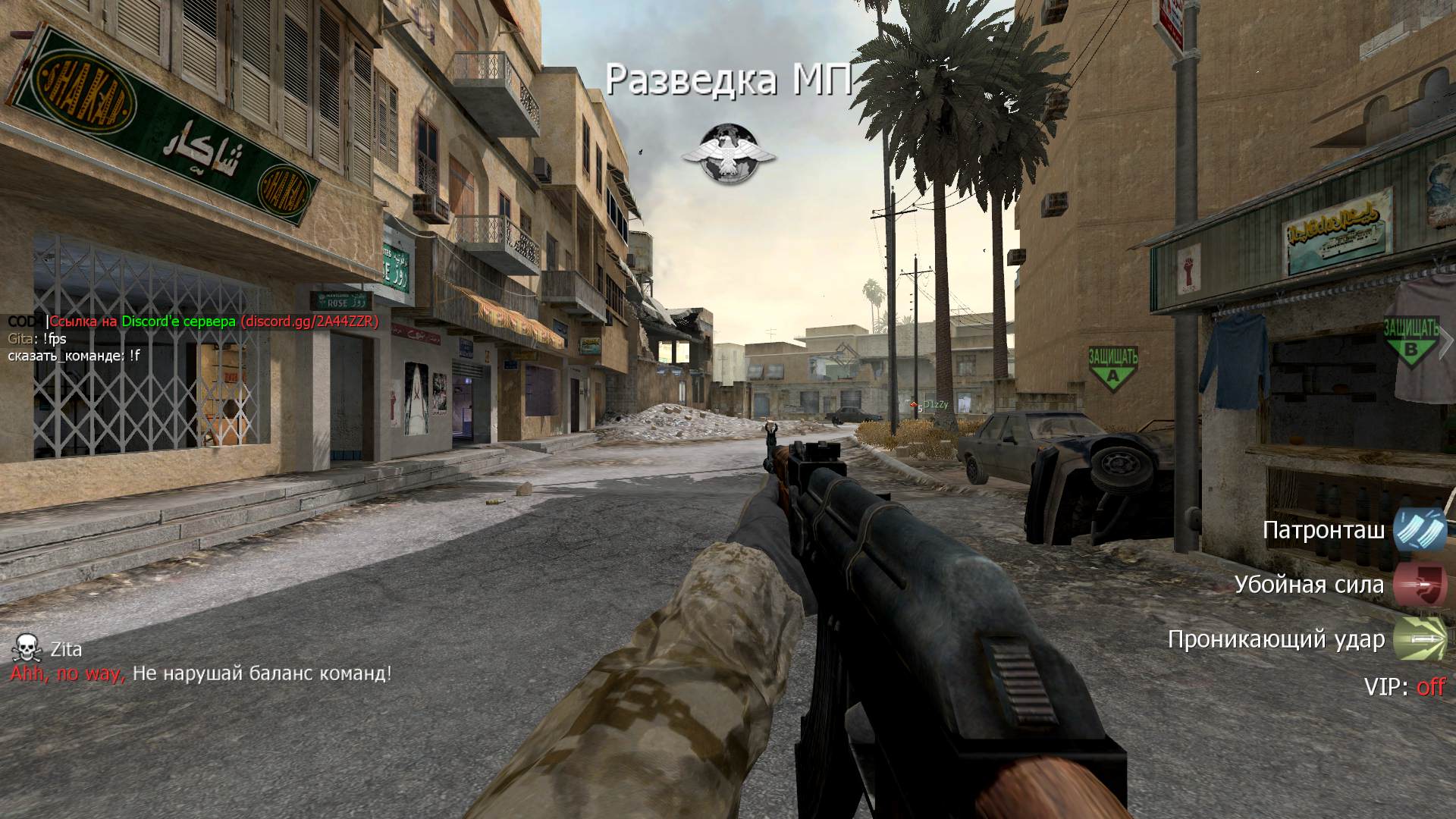Image resolution: width=1456 pixels, height=819 pixels.
Task: Click the skull icon beside Zita
Action: point(26,648)
